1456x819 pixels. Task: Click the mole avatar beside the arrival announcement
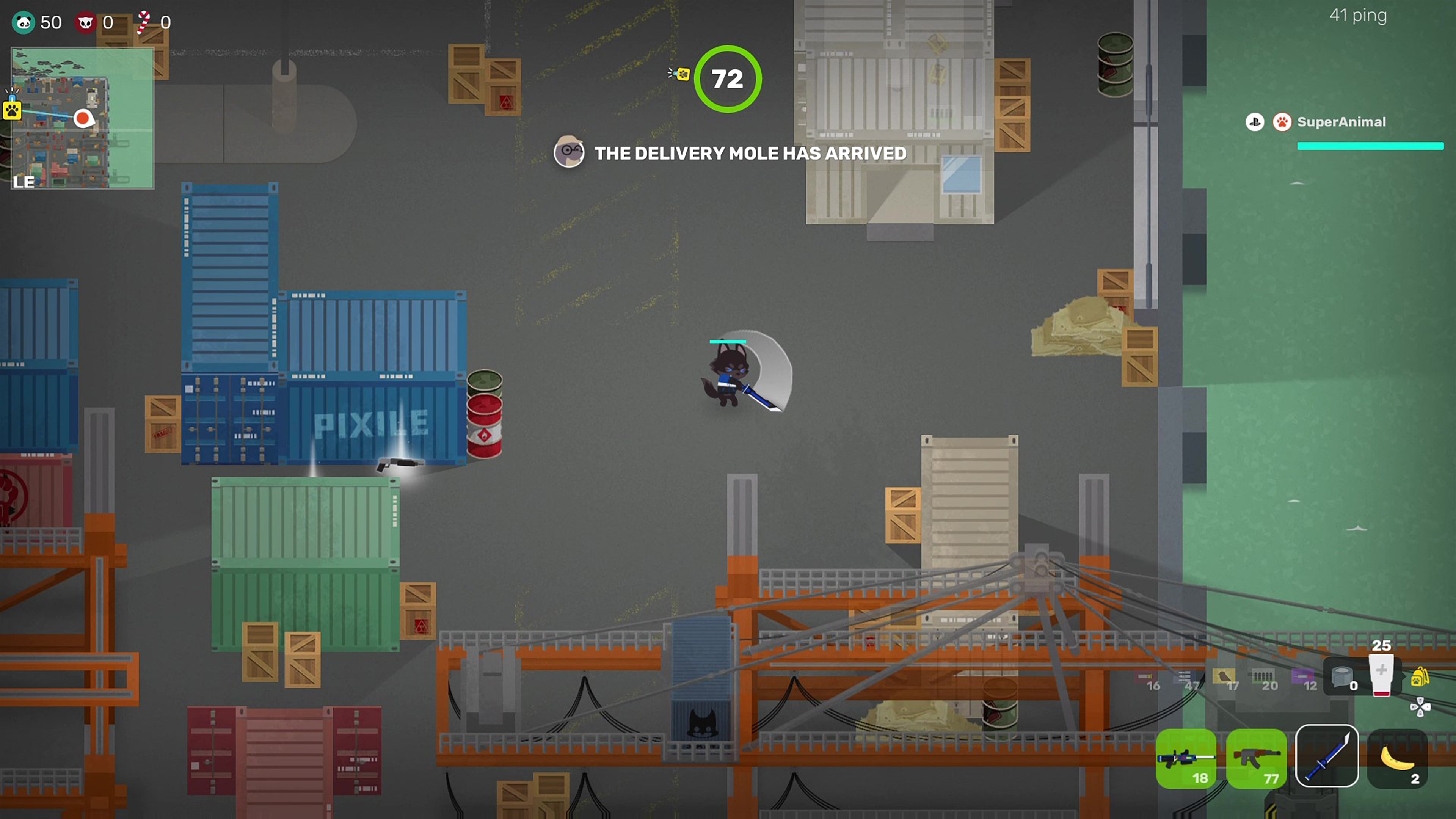pos(569,152)
